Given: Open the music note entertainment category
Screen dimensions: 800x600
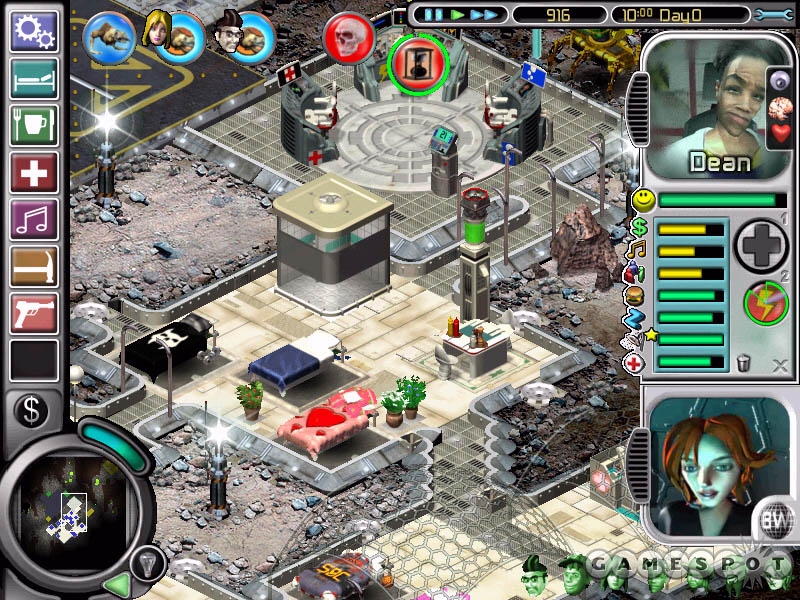Looking at the screenshot, I should point(34,220).
